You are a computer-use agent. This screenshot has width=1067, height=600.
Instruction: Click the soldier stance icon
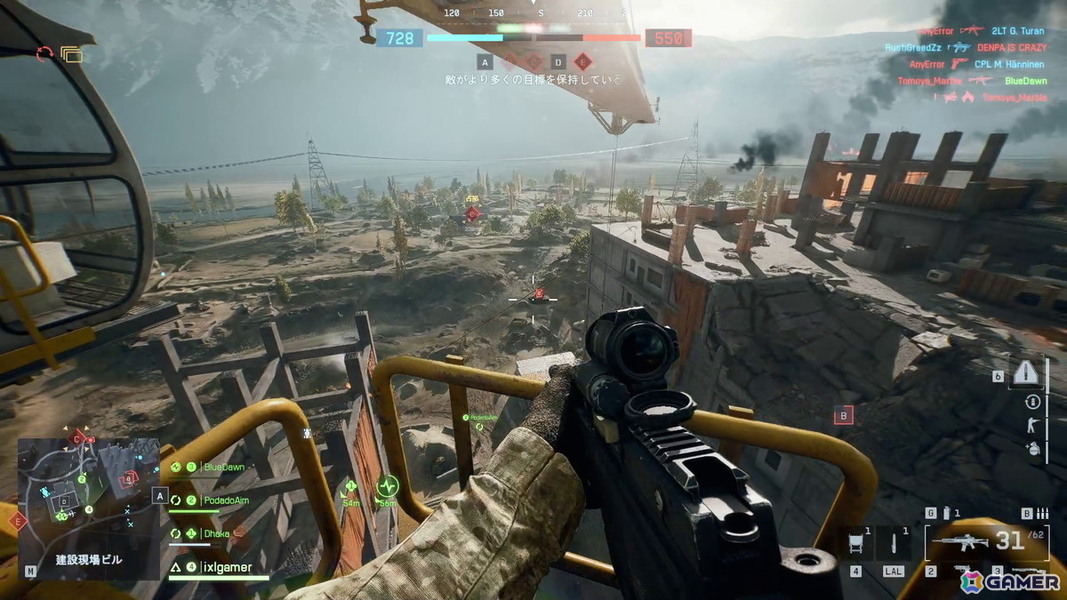click(x=1033, y=426)
